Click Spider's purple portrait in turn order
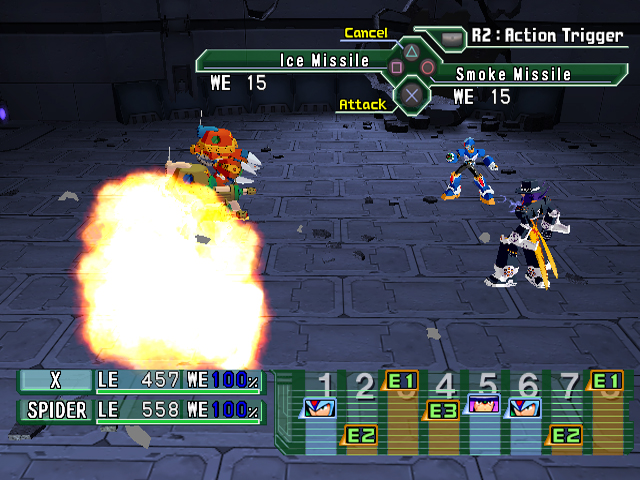This screenshot has height=480, width=640. pos(484,406)
